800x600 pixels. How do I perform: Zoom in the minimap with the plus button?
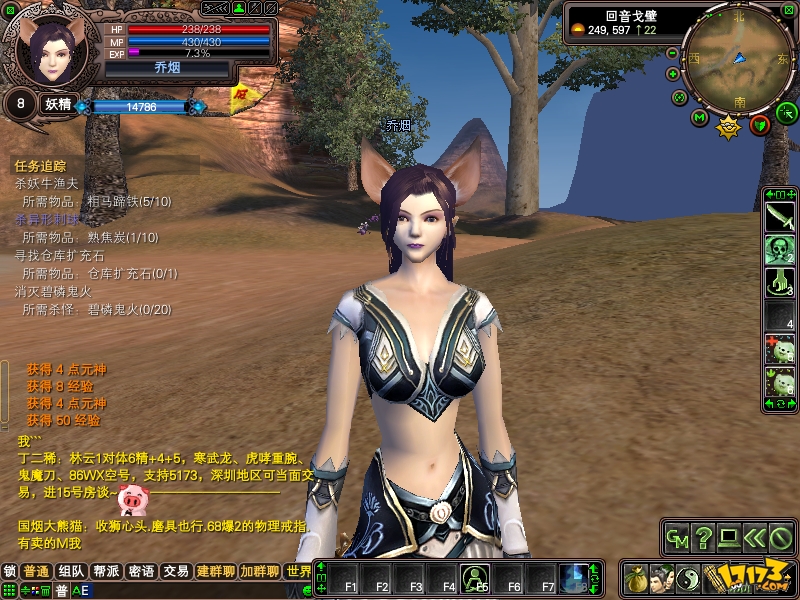click(x=673, y=74)
